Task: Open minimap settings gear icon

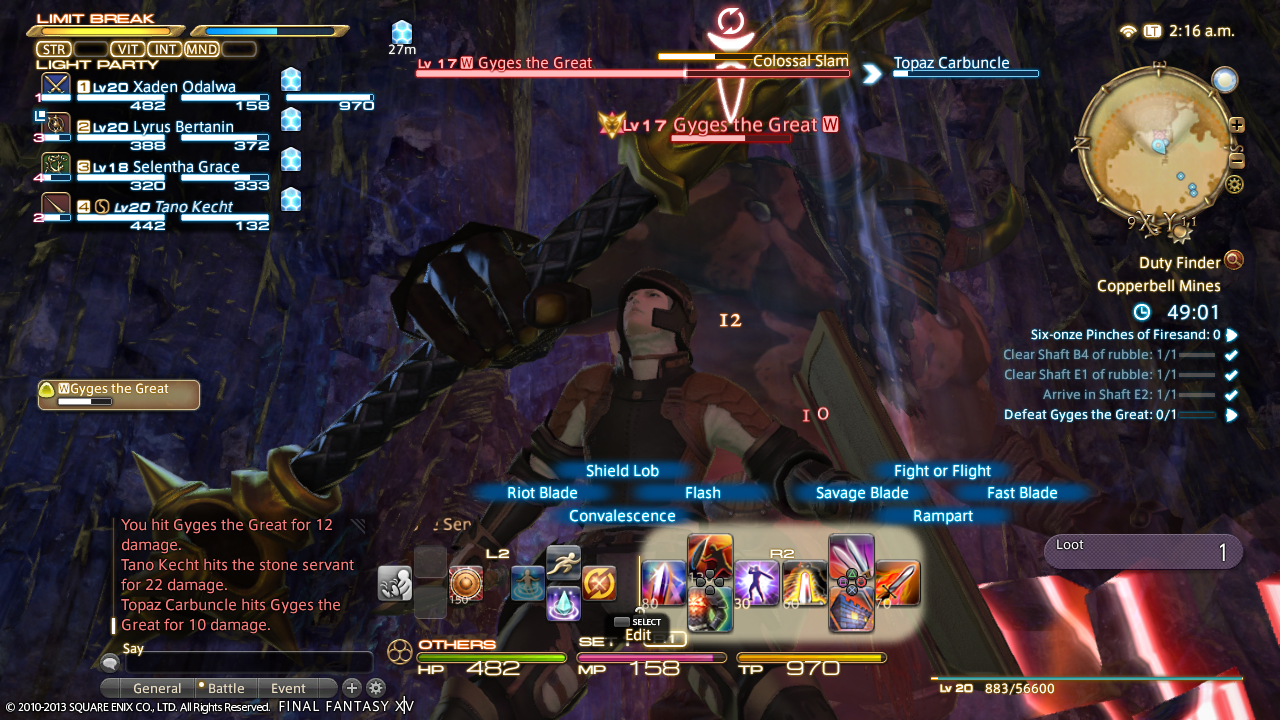Action: point(1234,184)
